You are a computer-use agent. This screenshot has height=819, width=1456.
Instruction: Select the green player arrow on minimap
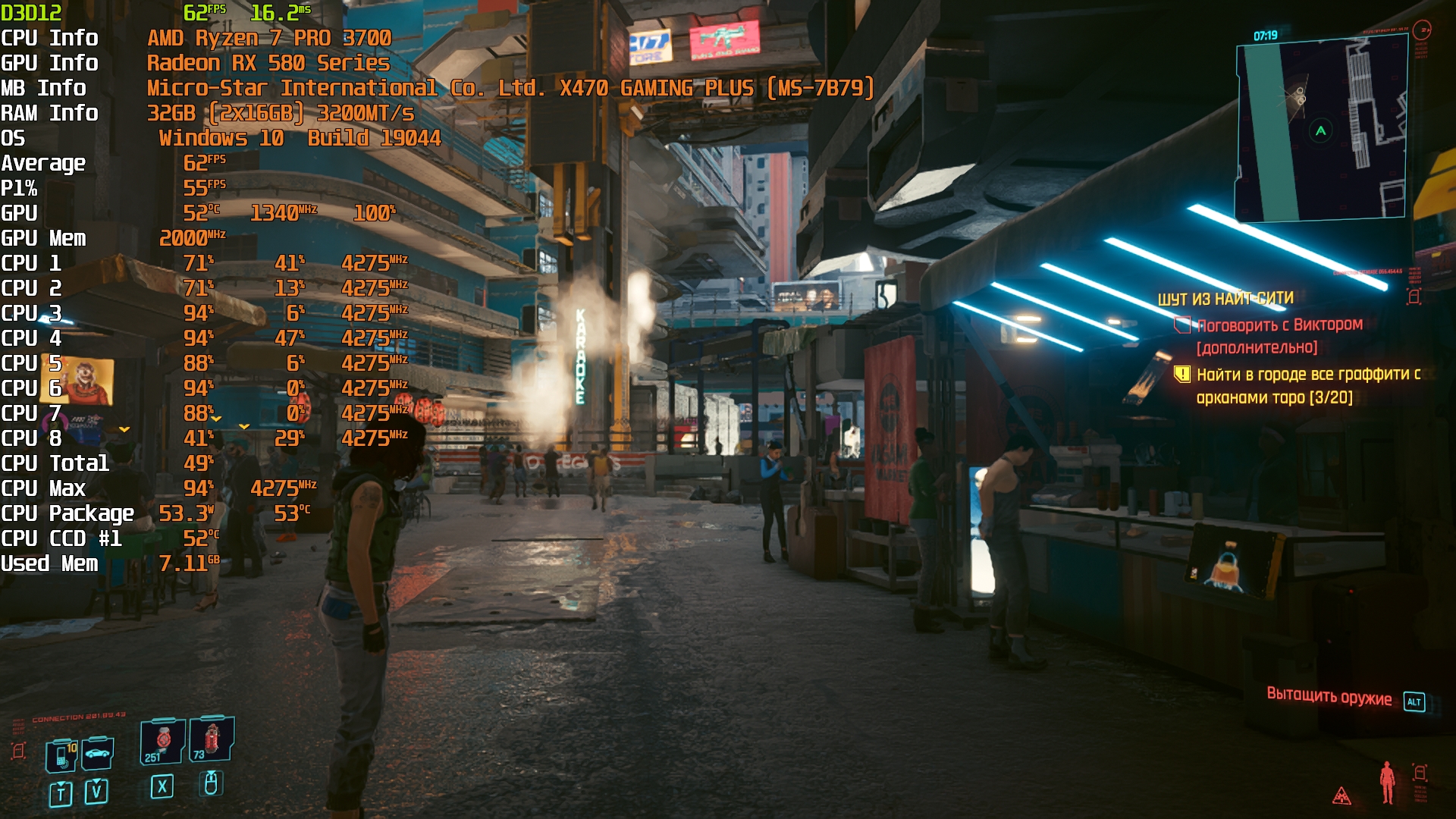pos(1320,131)
